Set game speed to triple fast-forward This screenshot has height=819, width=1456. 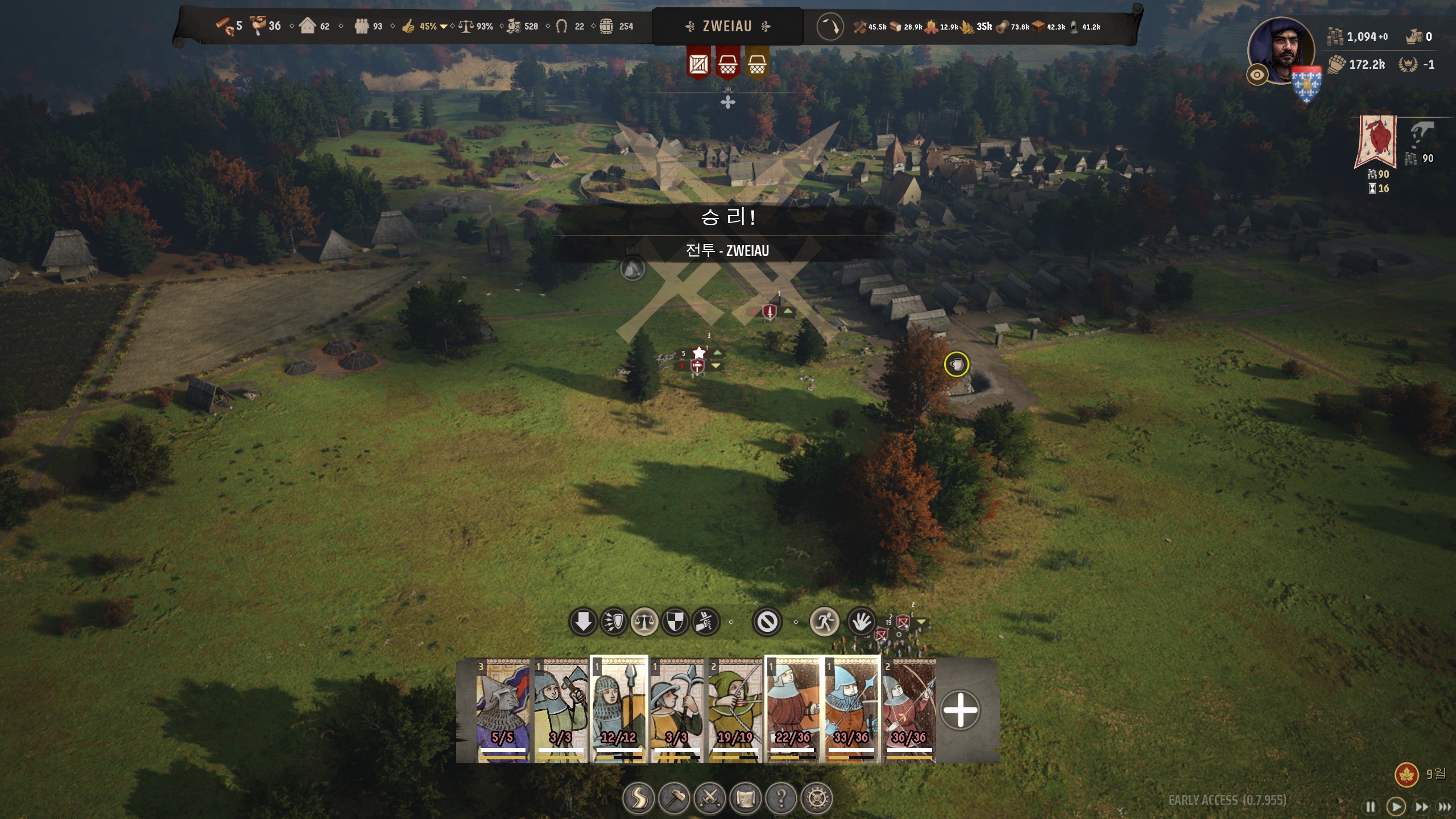pos(1444,806)
